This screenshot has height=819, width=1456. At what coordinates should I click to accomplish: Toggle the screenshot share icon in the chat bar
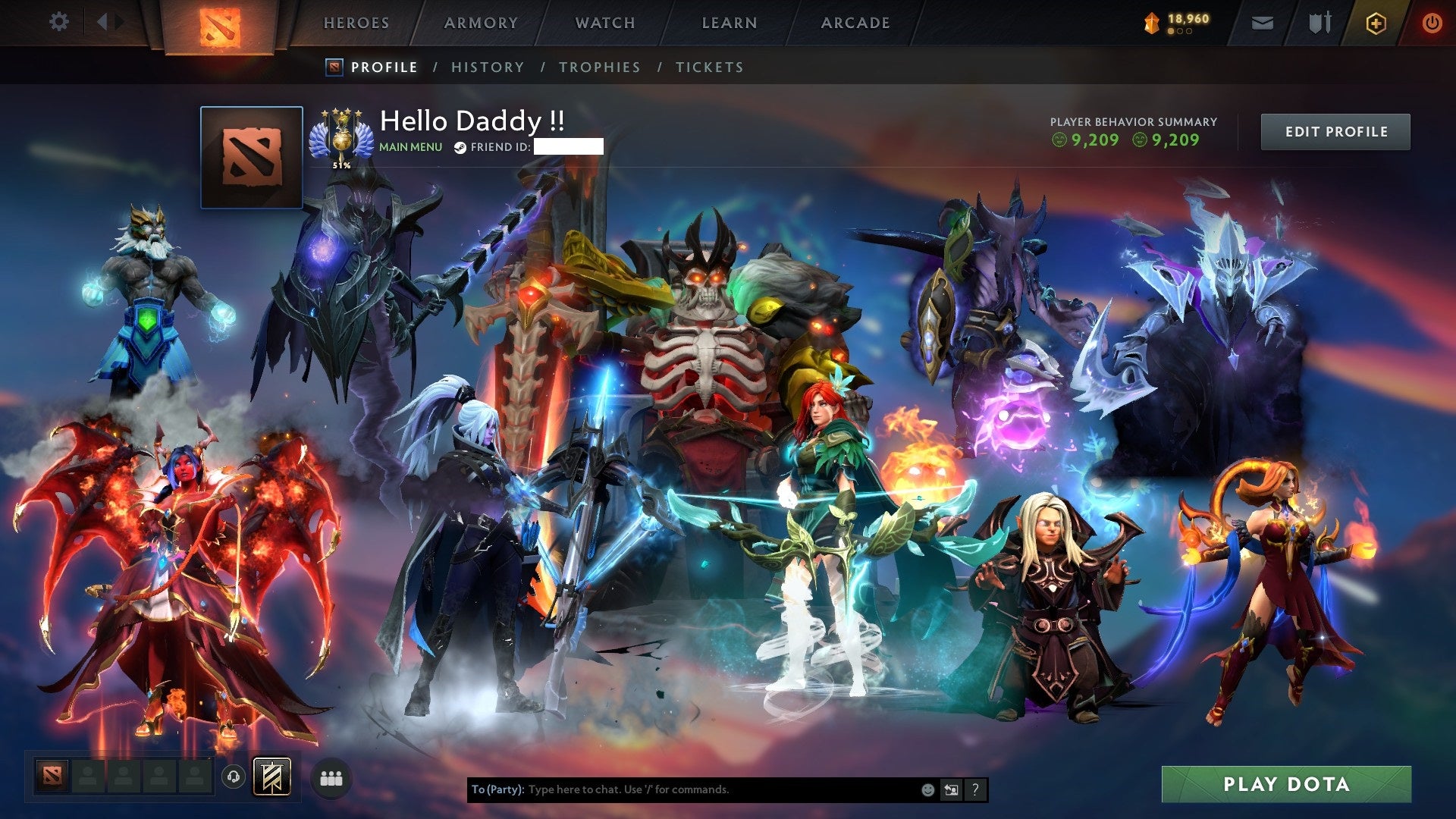click(951, 789)
